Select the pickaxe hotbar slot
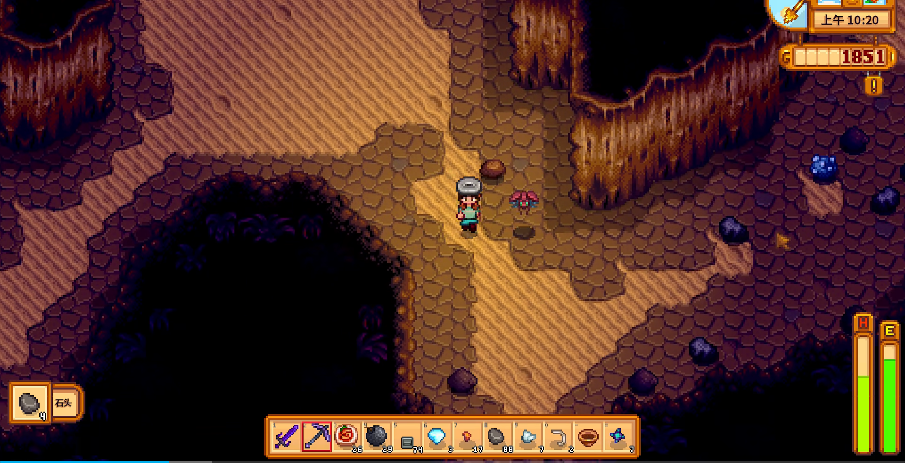Screen dimensions: 905x463 pos(317,436)
